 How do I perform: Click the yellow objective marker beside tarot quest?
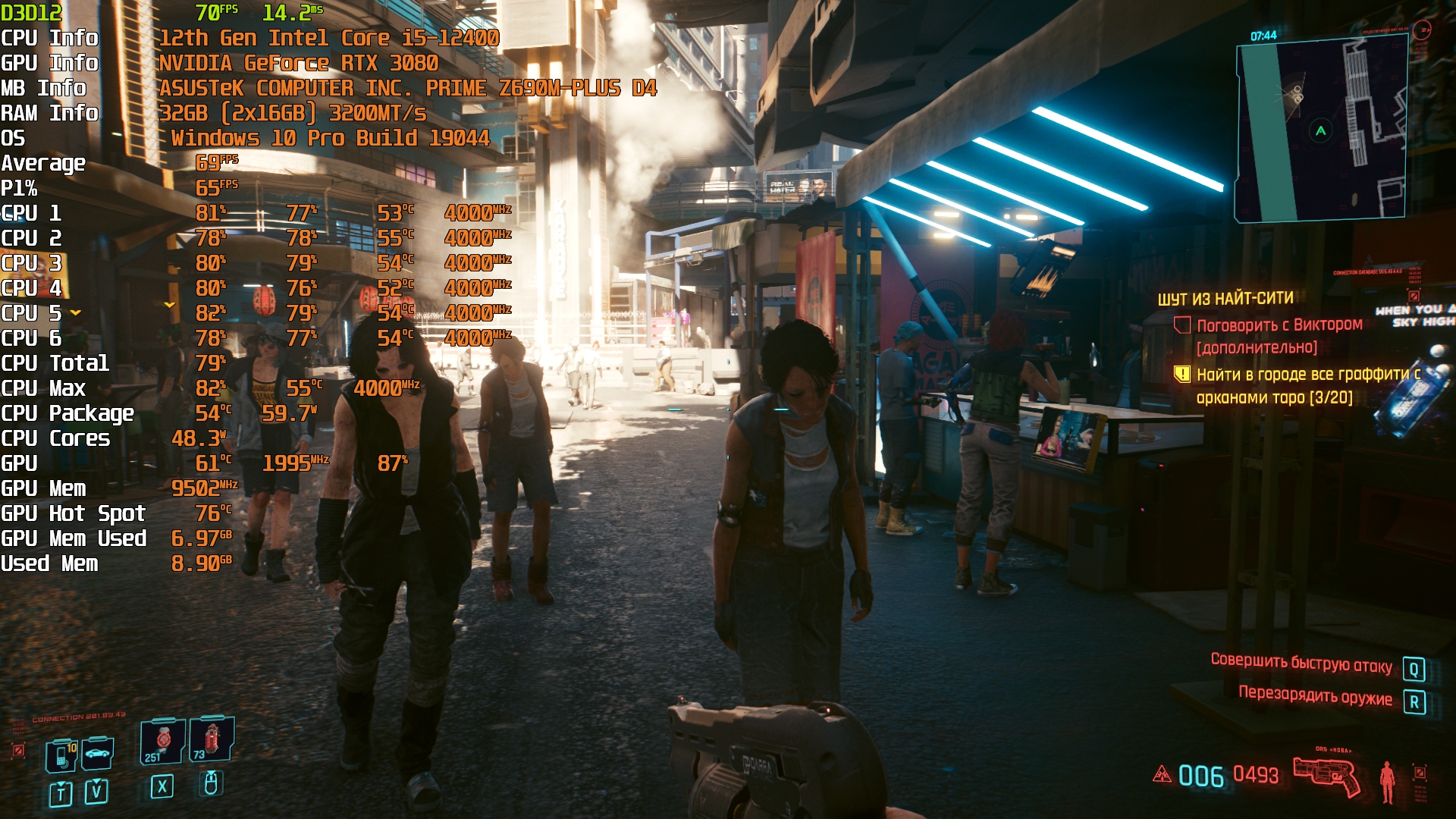(x=1181, y=374)
